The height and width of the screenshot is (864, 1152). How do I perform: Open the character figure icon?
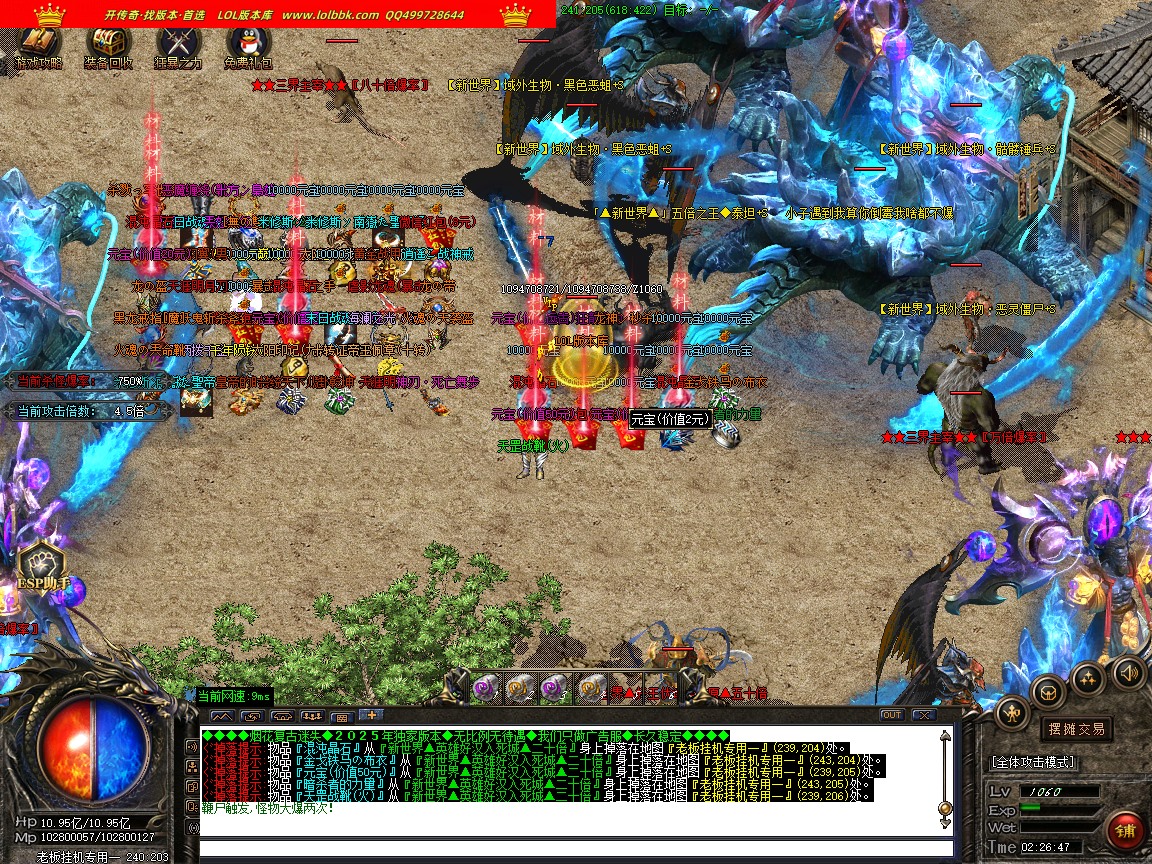(1013, 713)
